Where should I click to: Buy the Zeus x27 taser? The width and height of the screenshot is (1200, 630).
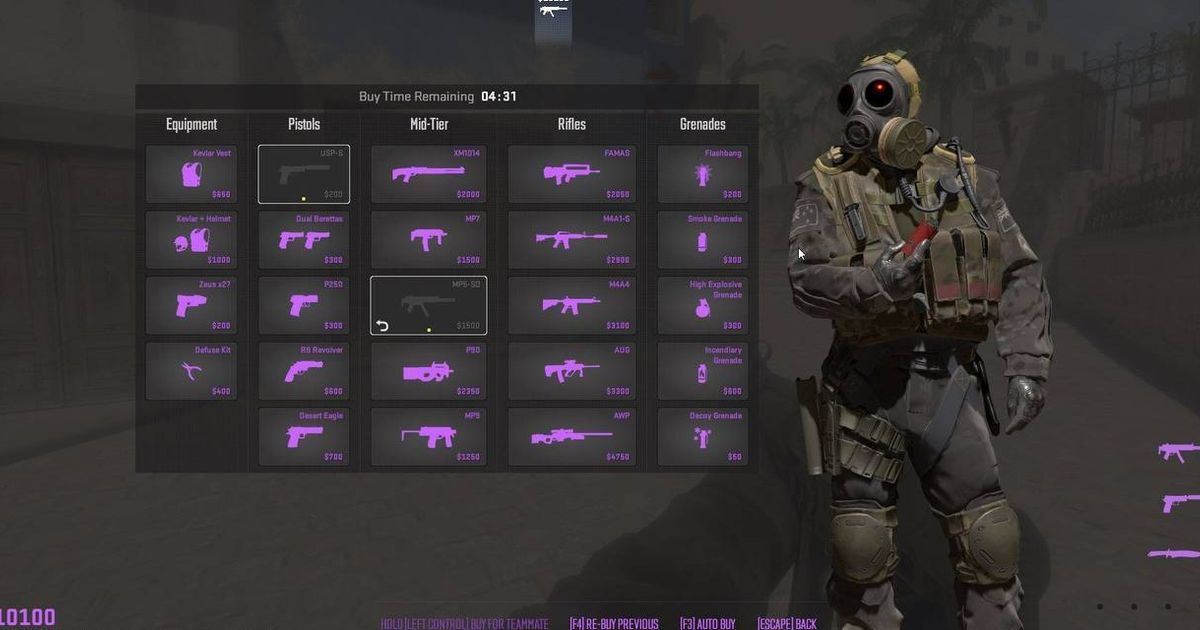click(192, 306)
